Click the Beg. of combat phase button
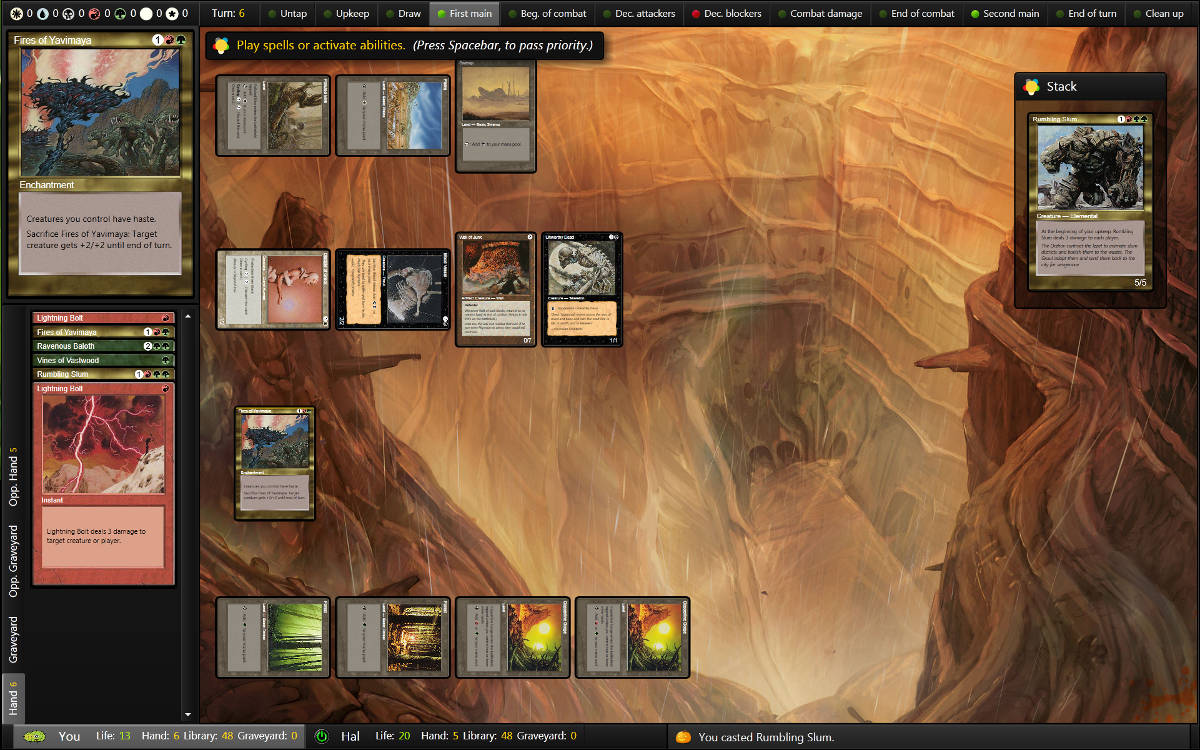Screen dimensions: 1200x750 tap(545, 14)
